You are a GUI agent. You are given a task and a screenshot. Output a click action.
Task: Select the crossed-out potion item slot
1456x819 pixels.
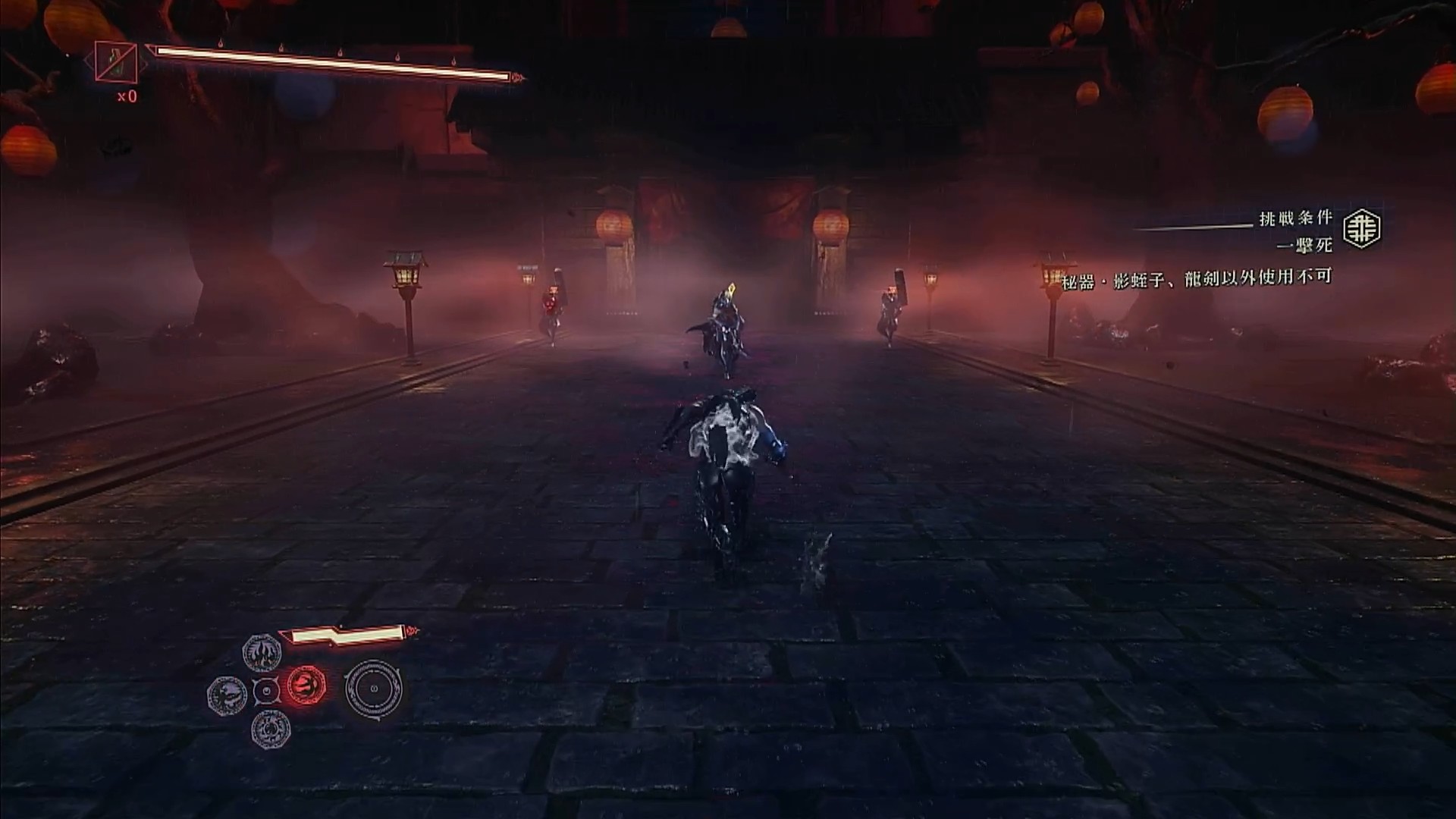[116, 61]
